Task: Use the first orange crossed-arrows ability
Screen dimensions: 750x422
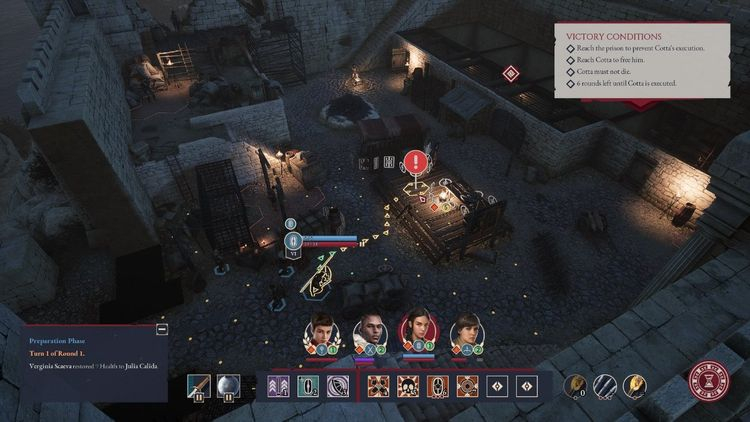Action: [378, 386]
